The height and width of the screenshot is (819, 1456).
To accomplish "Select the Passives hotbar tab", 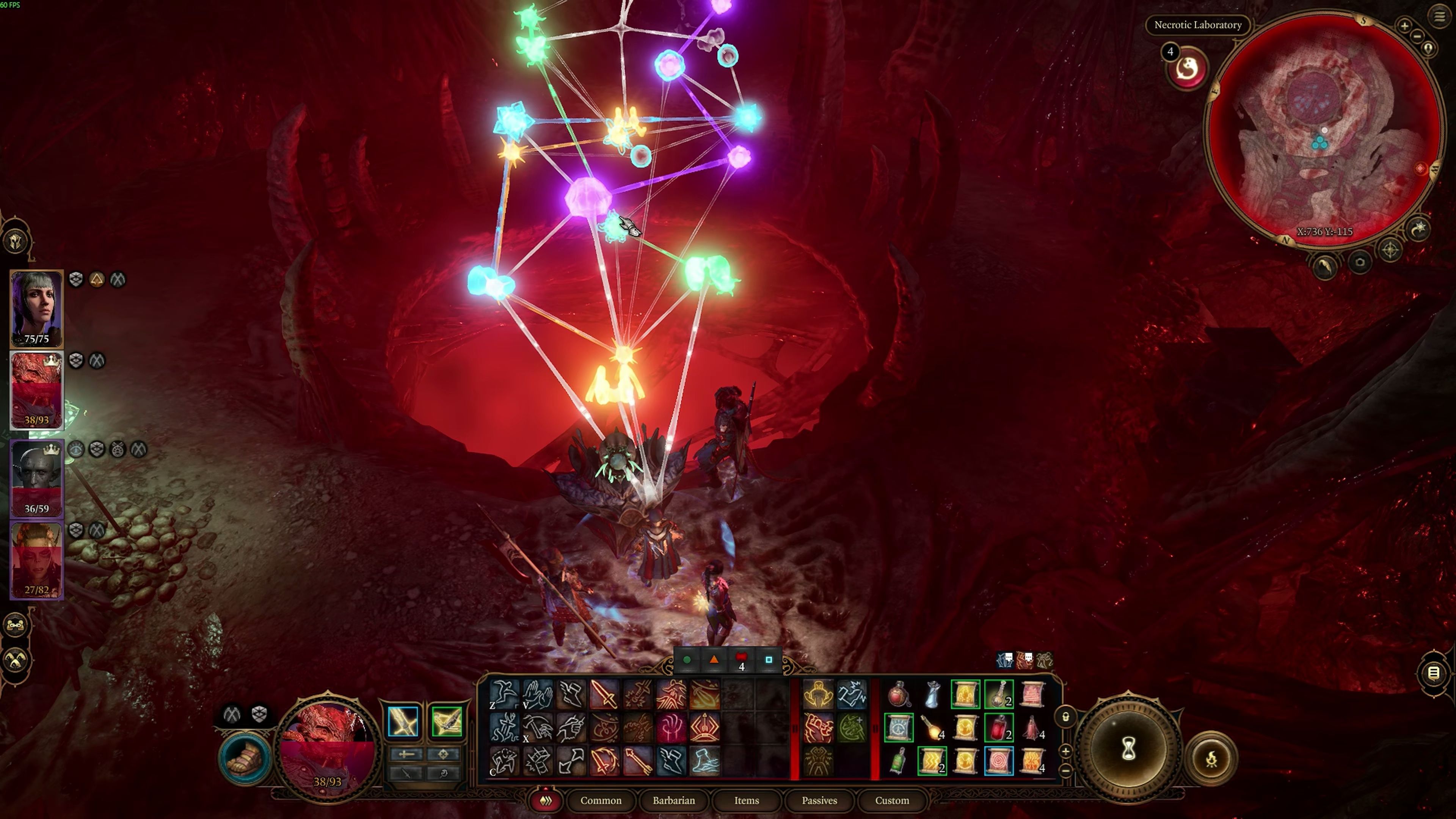I will point(819,800).
